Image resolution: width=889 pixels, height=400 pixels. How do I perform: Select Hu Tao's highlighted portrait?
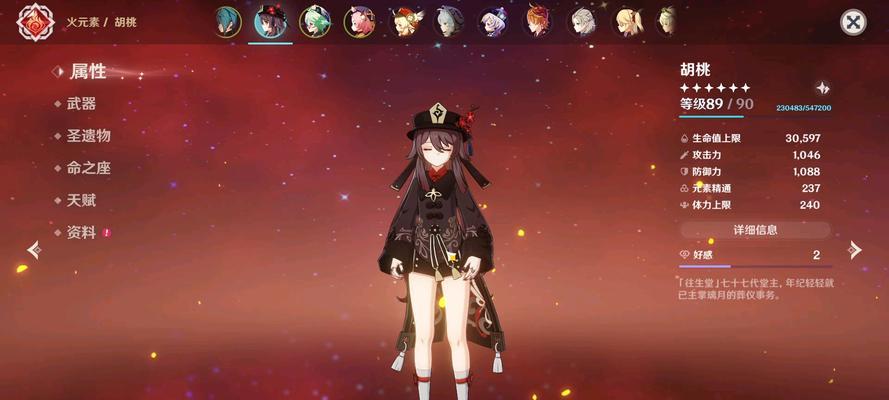click(270, 22)
